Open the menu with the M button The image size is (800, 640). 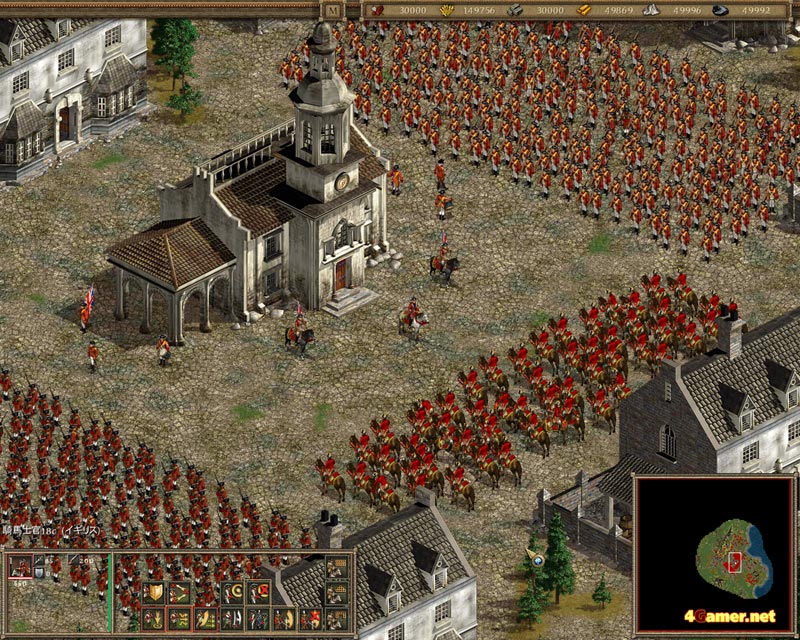pos(332,9)
